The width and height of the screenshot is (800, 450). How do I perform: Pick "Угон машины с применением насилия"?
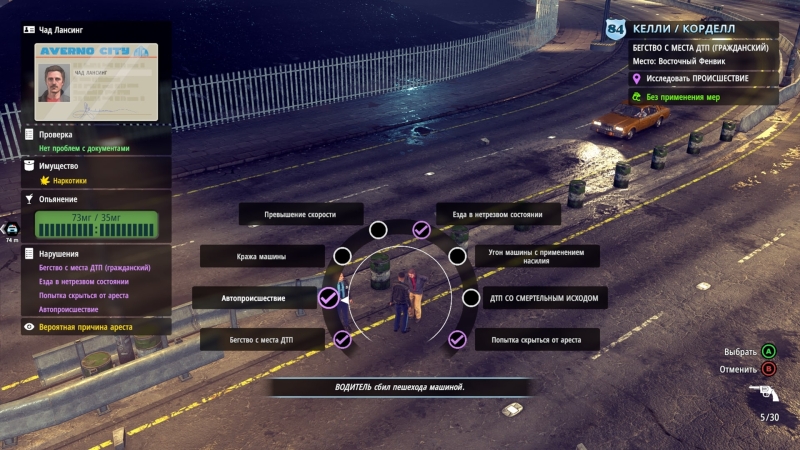pyautogui.click(x=537, y=256)
